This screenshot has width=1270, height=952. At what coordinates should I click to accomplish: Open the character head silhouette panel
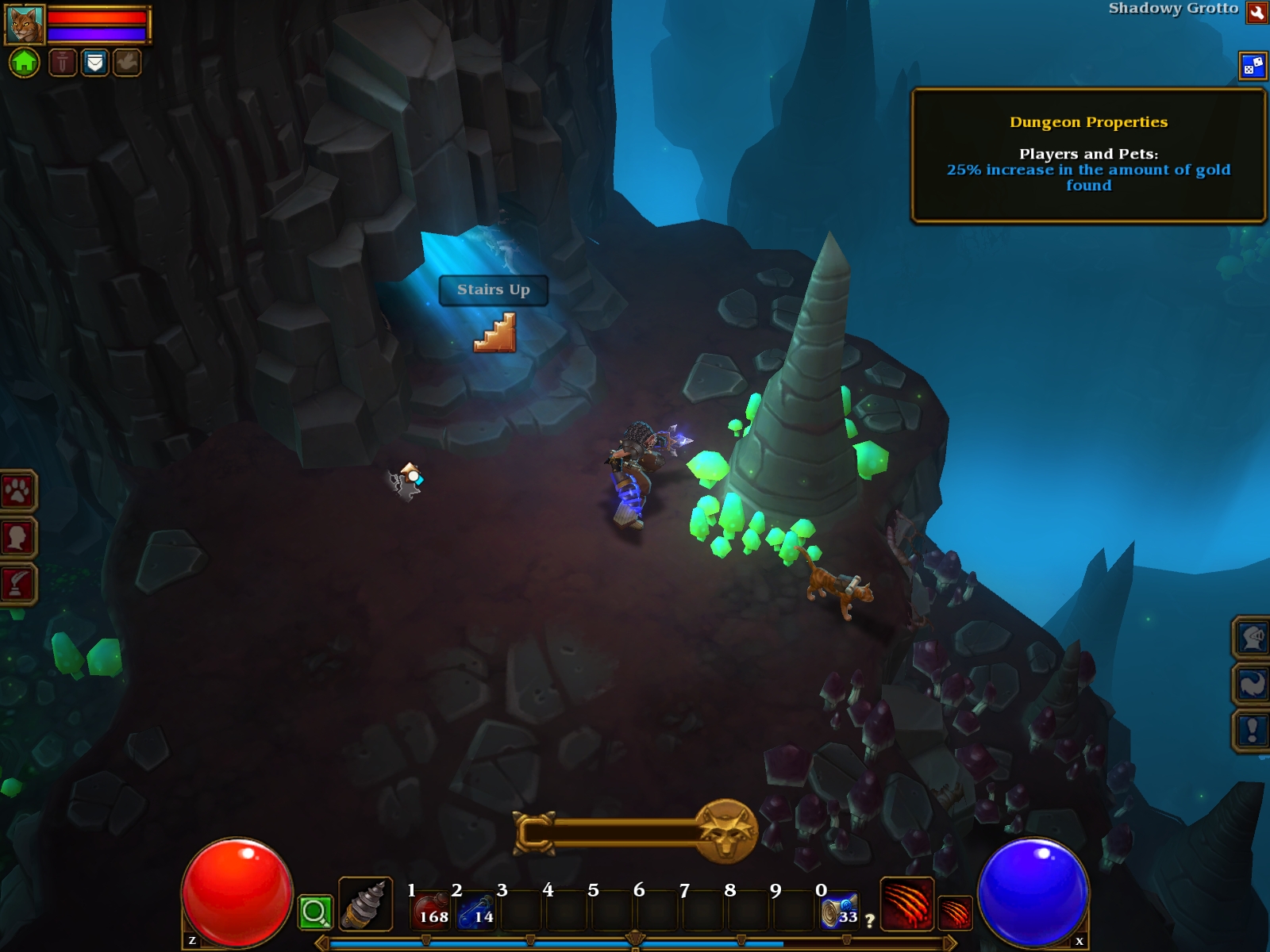[17, 538]
